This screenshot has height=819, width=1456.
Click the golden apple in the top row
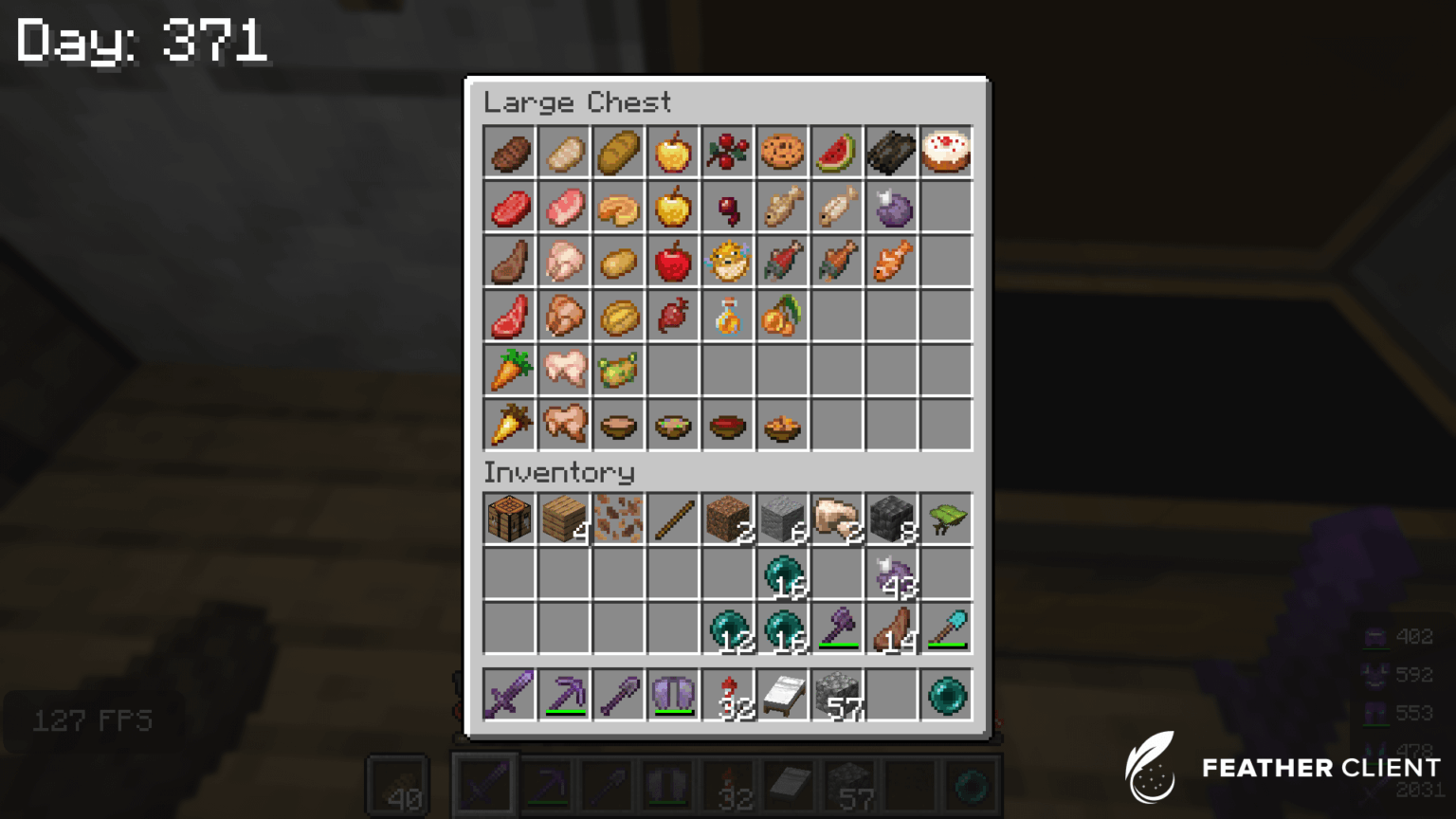coord(673,153)
